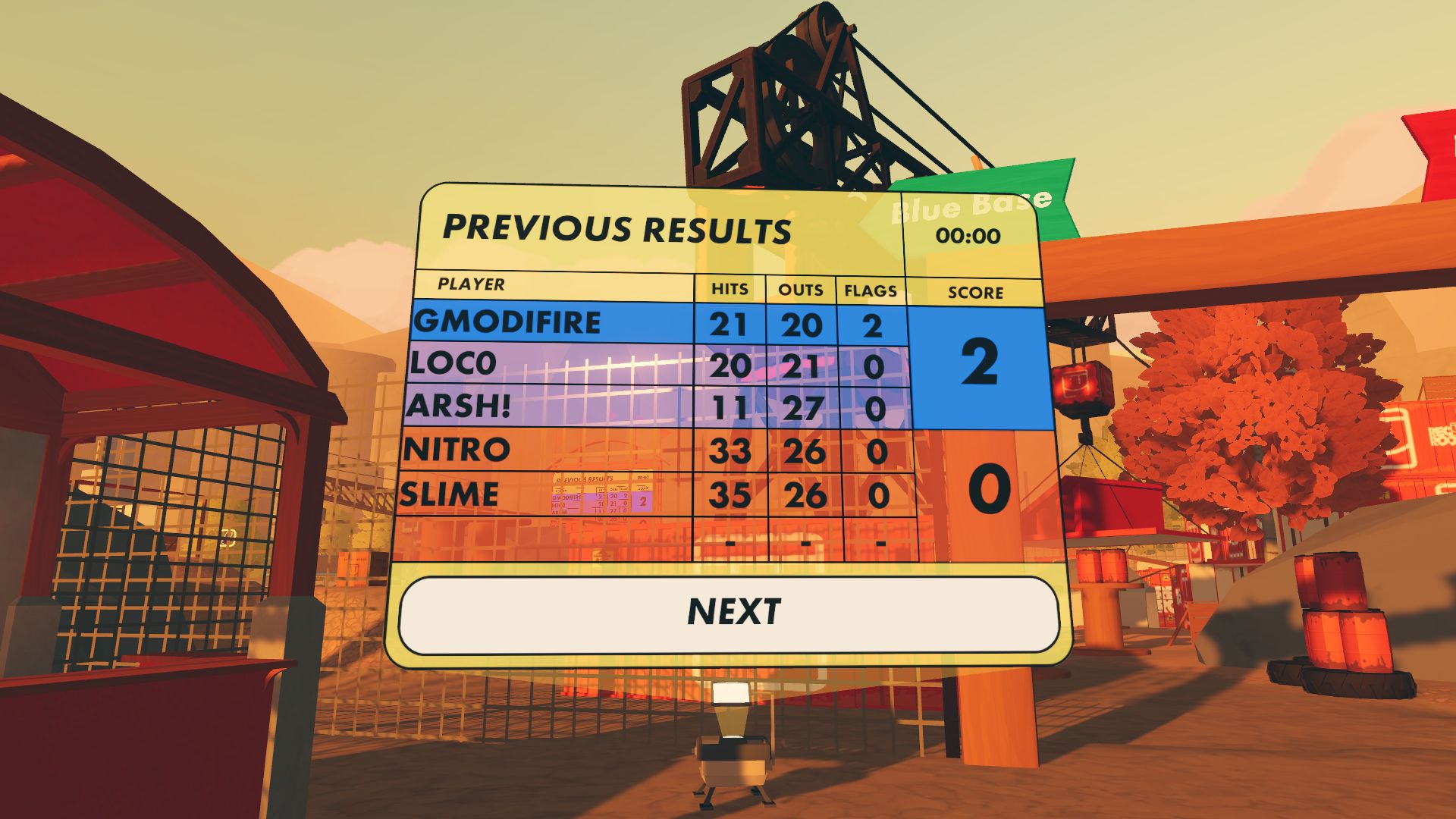Open the FLAGS column header
Image resolution: width=1456 pixels, height=819 pixels.
[870, 289]
